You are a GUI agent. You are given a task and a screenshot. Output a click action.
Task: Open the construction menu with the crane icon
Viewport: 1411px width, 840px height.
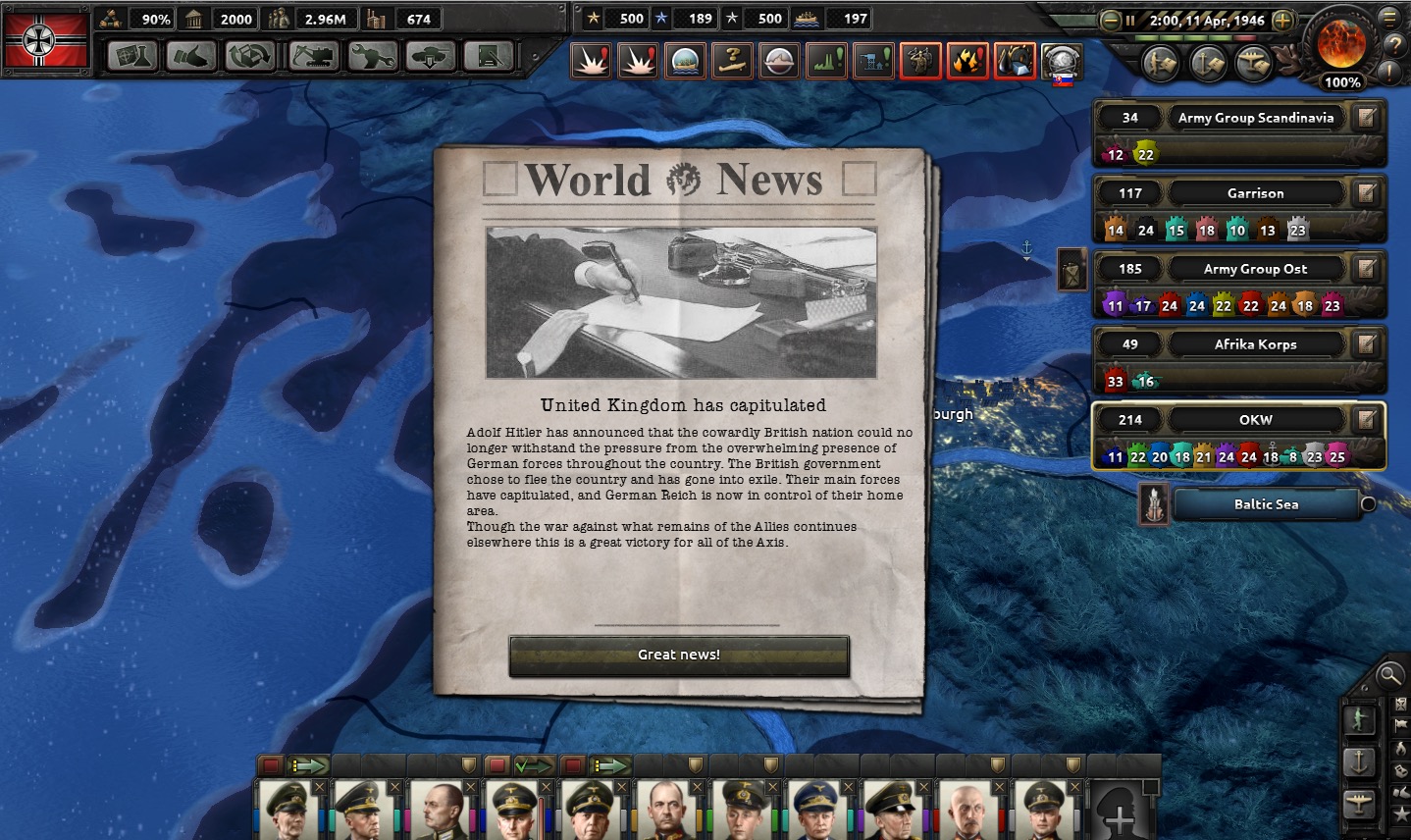click(x=312, y=57)
